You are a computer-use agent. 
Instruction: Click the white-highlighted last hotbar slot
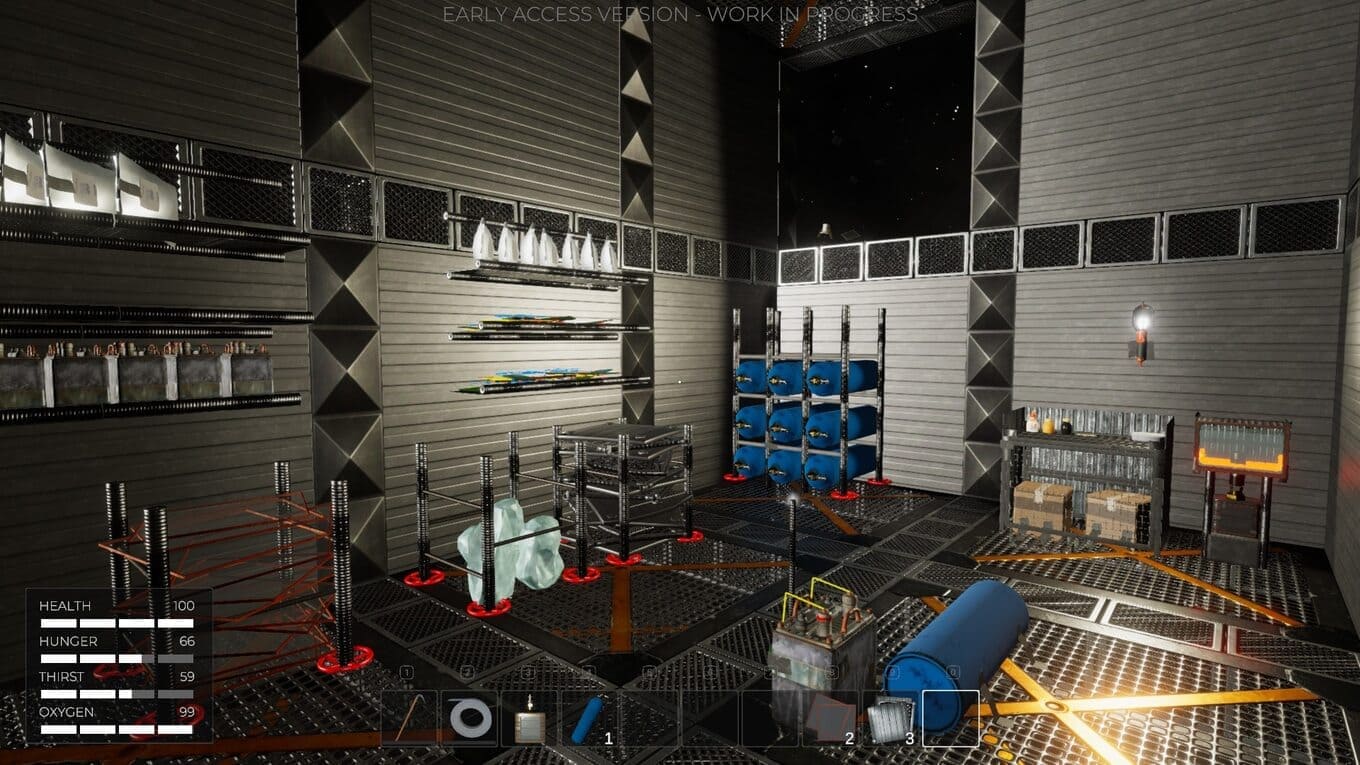pyautogui.click(x=950, y=718)
